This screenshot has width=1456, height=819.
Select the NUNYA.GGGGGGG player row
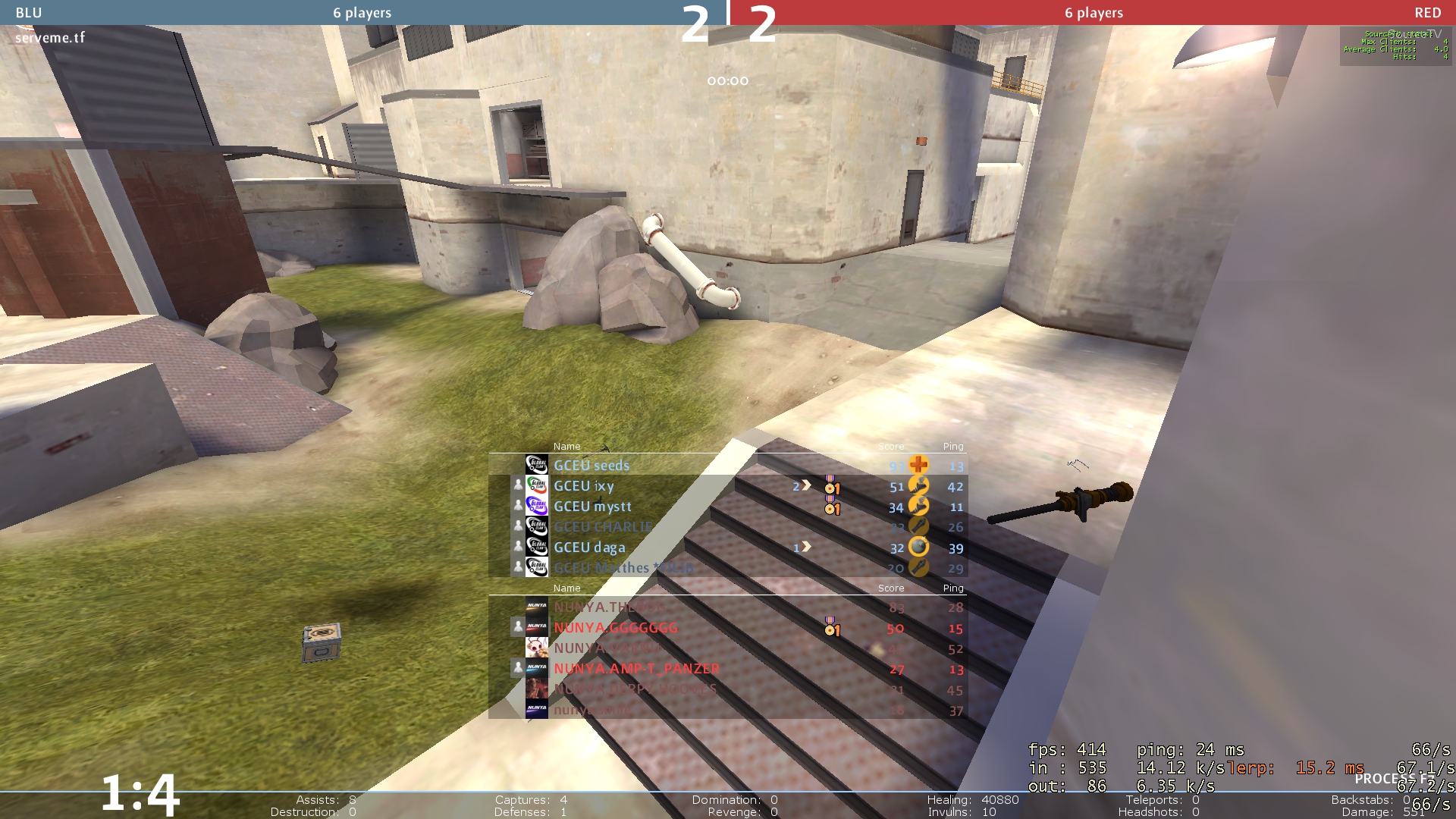[616, 628]
